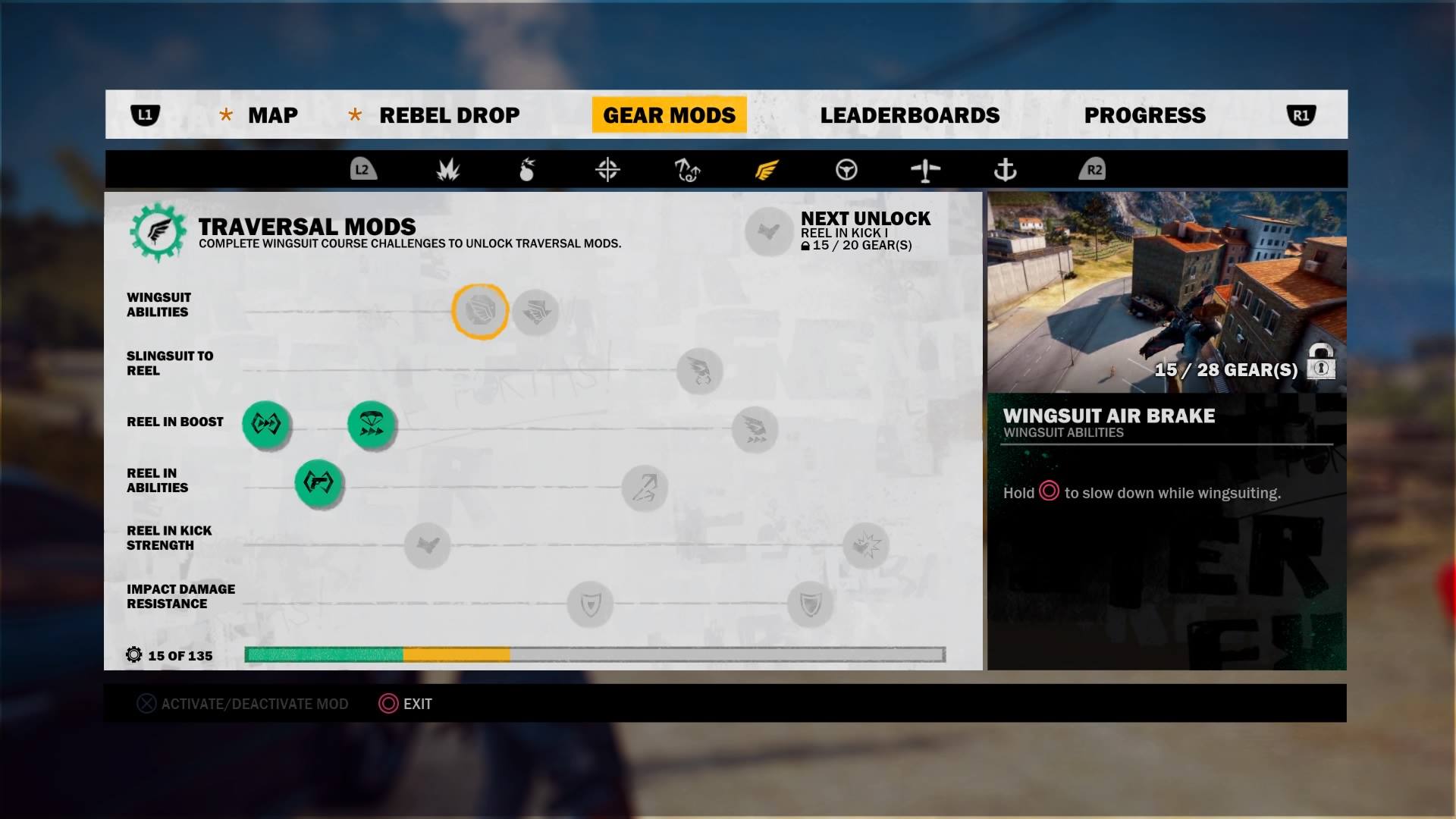Screen dimensions: 1456x819
Task: Select the explosion Reel In Kick Strength mod
Action: tap(865, 544)
